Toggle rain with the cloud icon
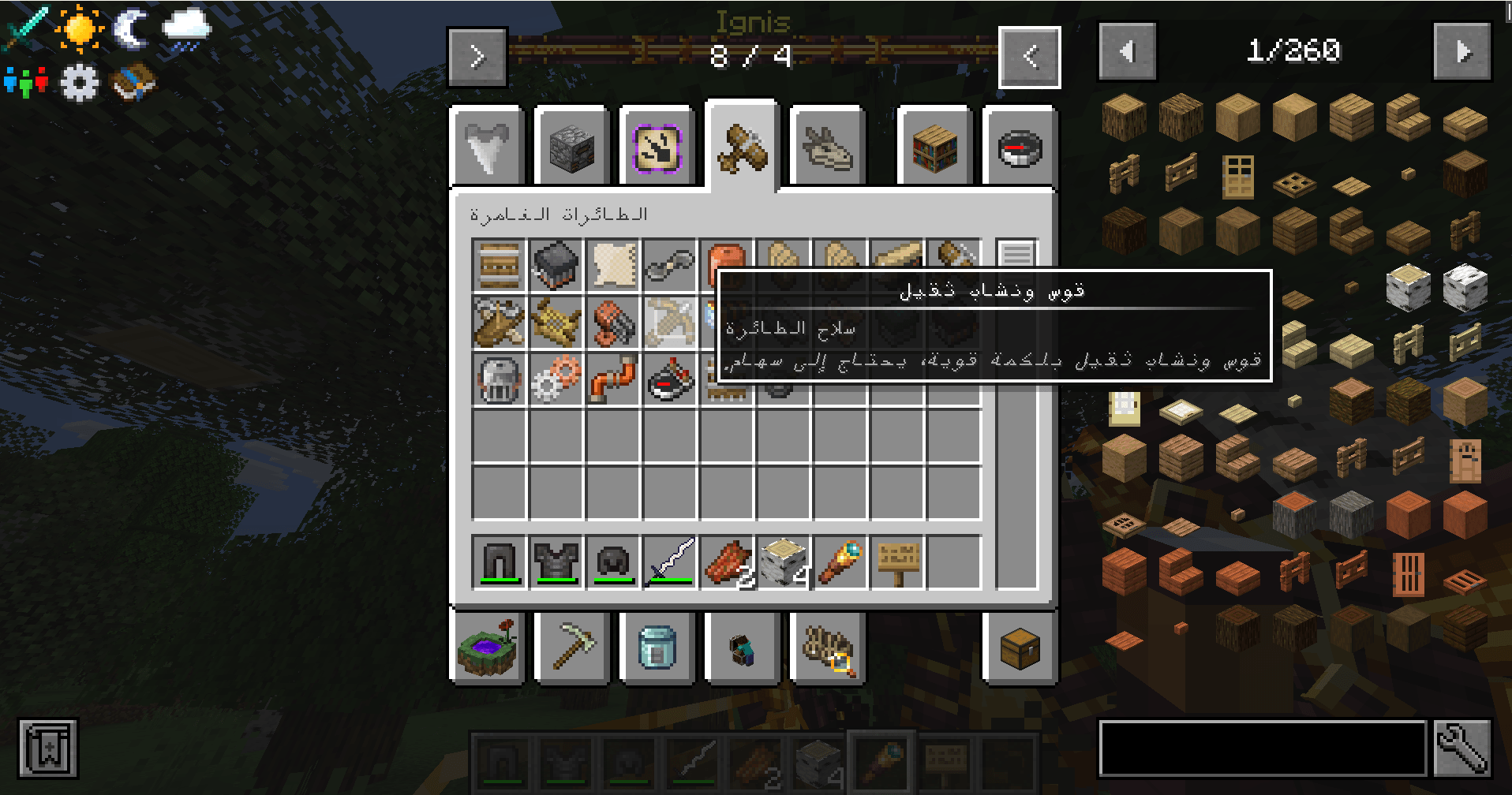 pyautogui.click(x=186, y=30)
